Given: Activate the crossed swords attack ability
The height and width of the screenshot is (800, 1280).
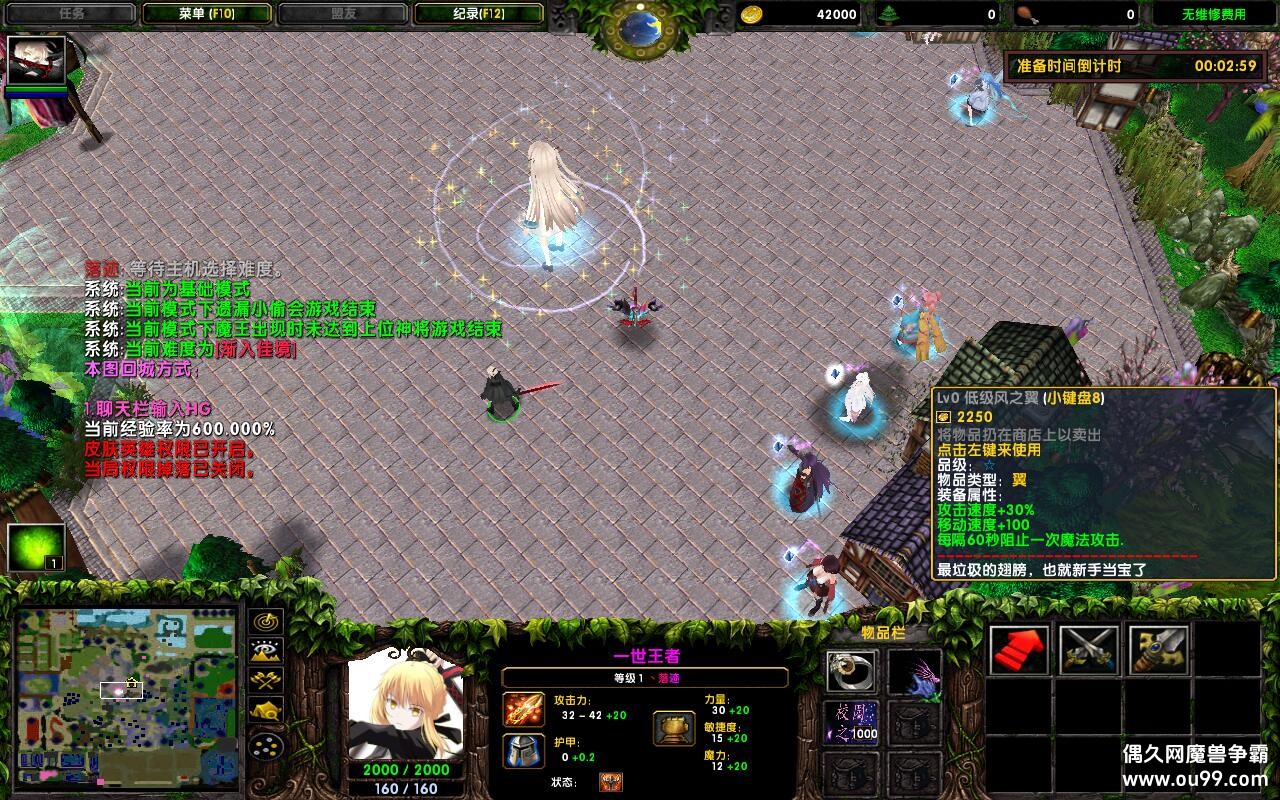Looking at the screenshot, I should (1090, 648).
